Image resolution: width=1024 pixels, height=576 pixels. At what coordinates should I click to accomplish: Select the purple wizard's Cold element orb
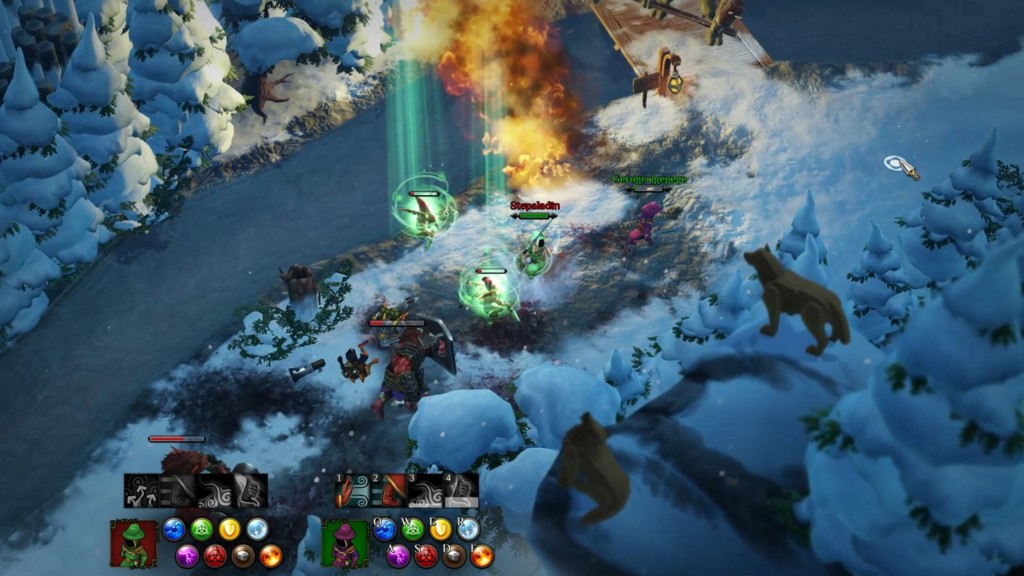click(468, 530)
